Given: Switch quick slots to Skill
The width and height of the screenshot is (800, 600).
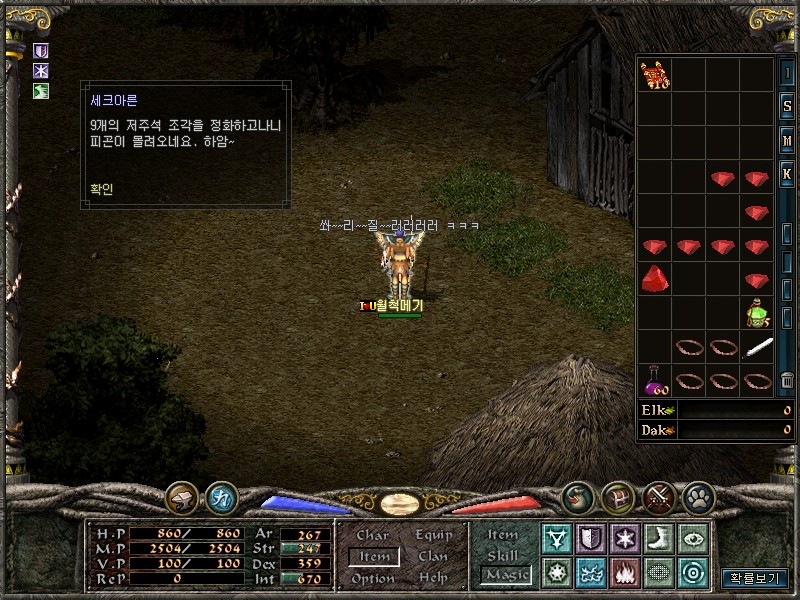Looking at the screenshot, I should click(x=503, y=555).
